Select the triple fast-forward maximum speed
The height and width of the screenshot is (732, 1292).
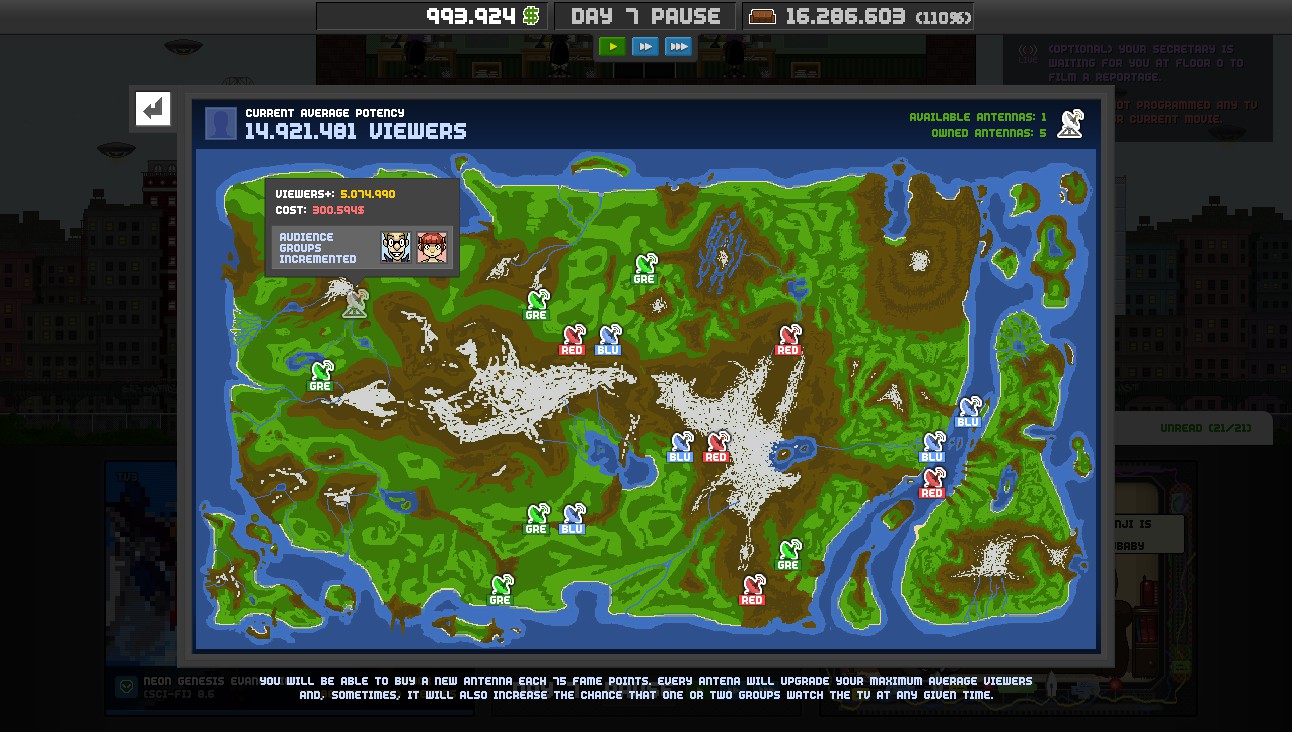679,46
